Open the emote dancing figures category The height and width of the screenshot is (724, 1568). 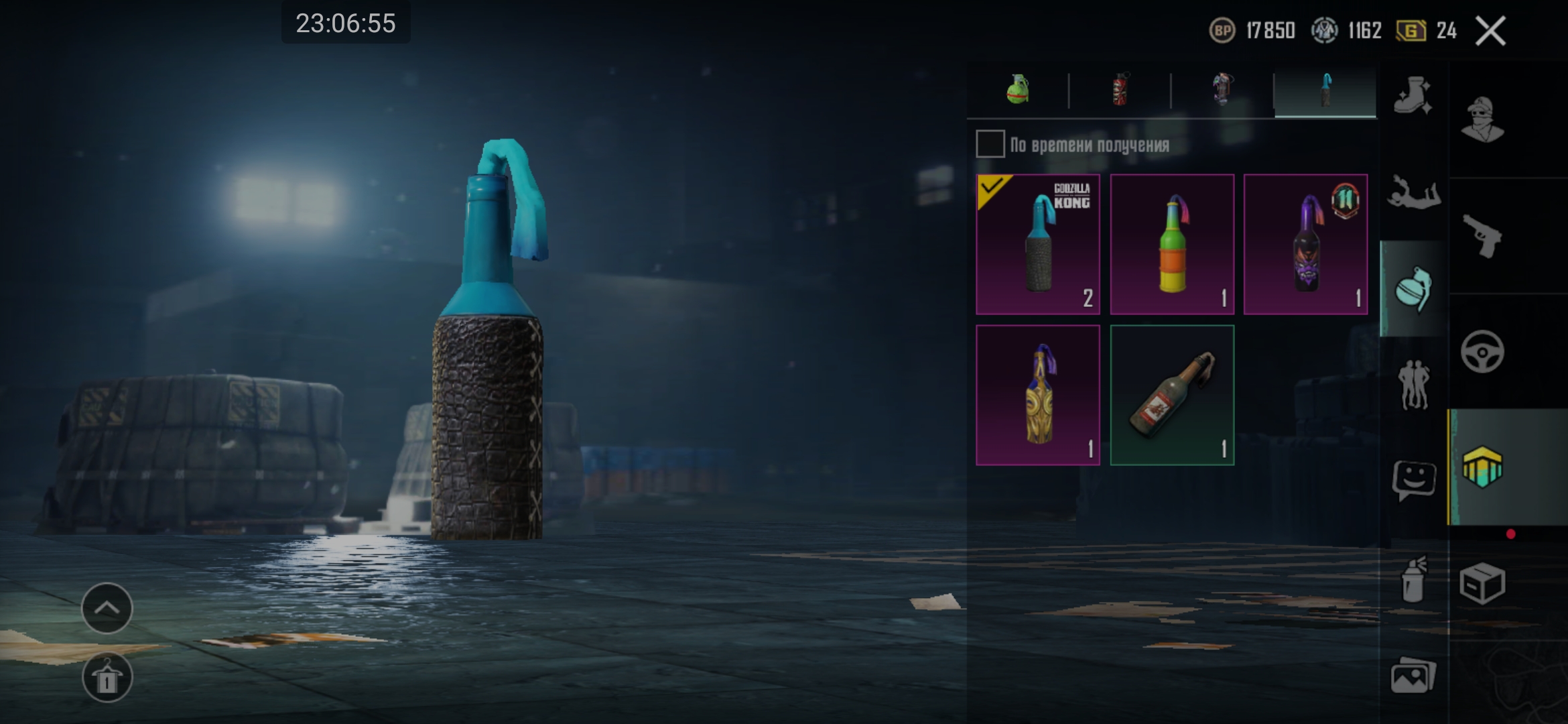pyautogui.click(x=1413, y=385)
